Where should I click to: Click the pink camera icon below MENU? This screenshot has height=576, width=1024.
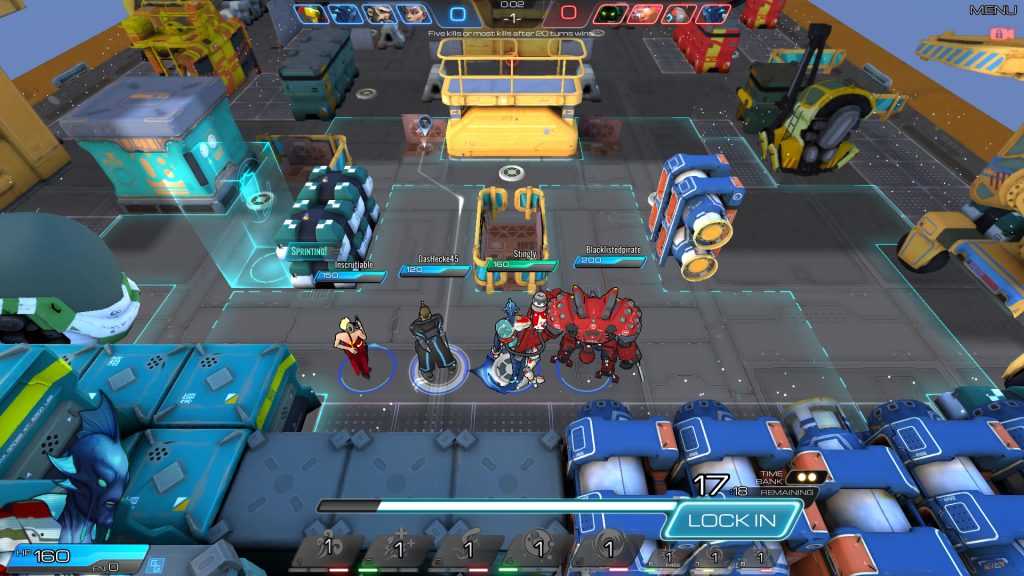996,33
